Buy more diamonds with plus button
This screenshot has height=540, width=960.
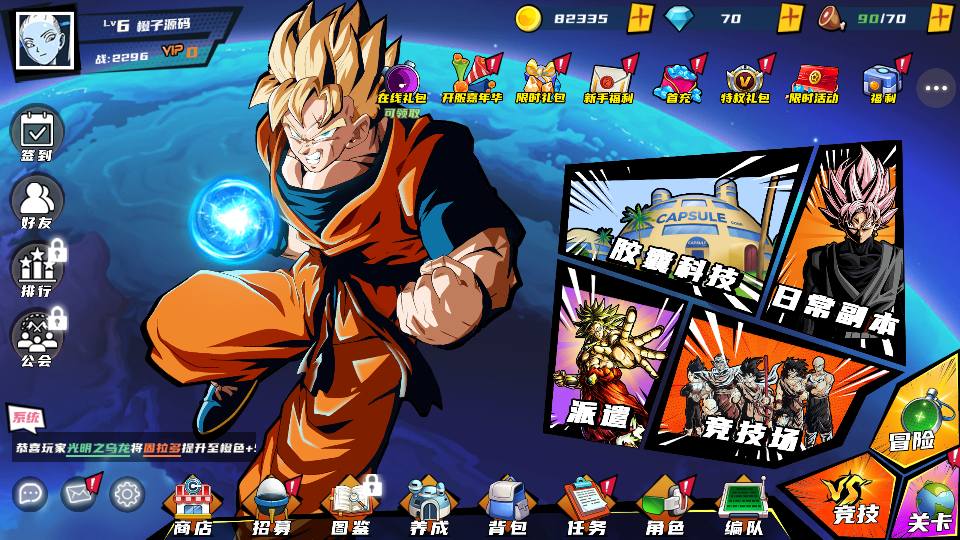point(790,18)
